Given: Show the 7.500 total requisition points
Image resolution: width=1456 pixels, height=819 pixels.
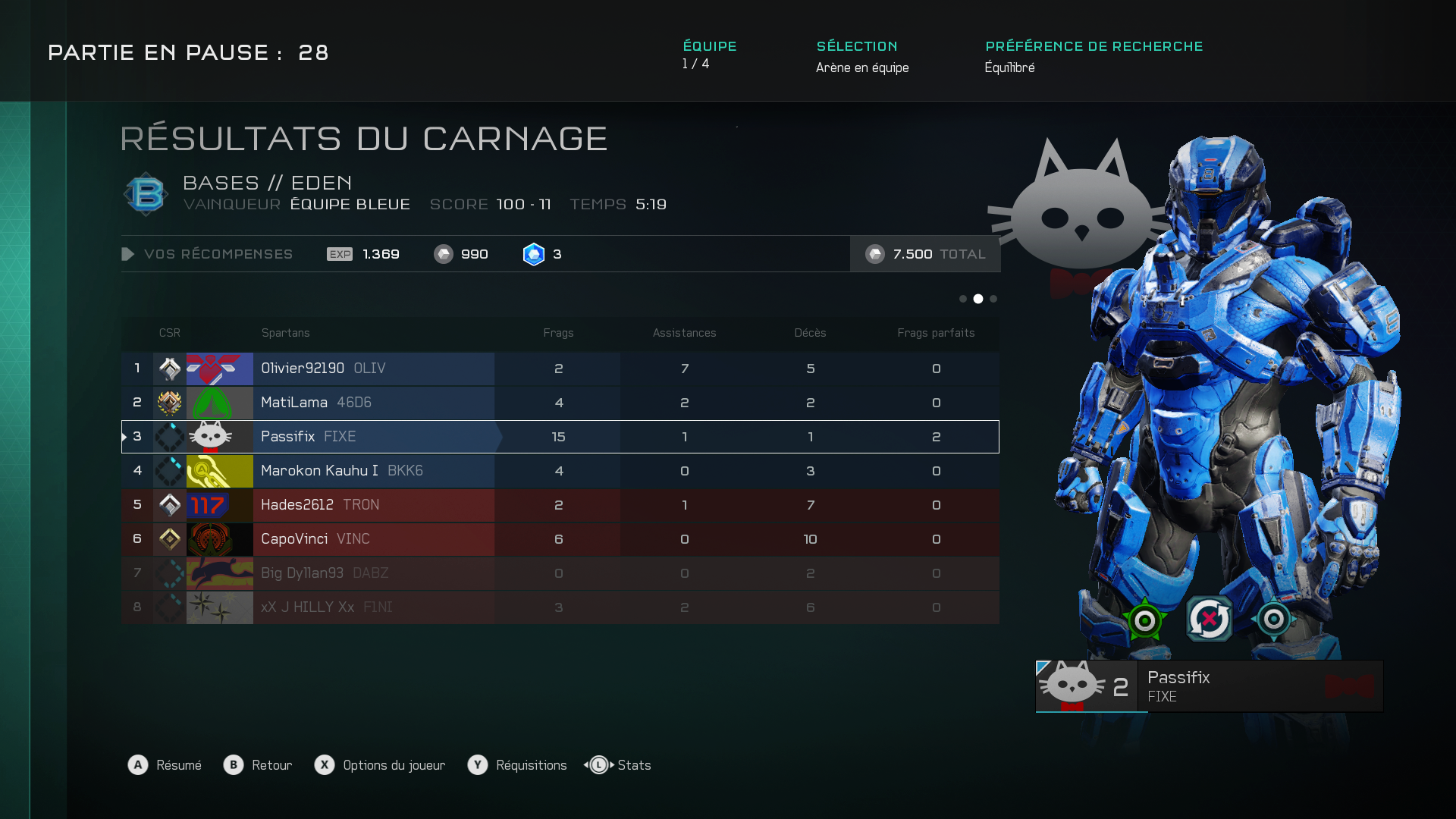Looking at the screenshot, I should 925,254.
